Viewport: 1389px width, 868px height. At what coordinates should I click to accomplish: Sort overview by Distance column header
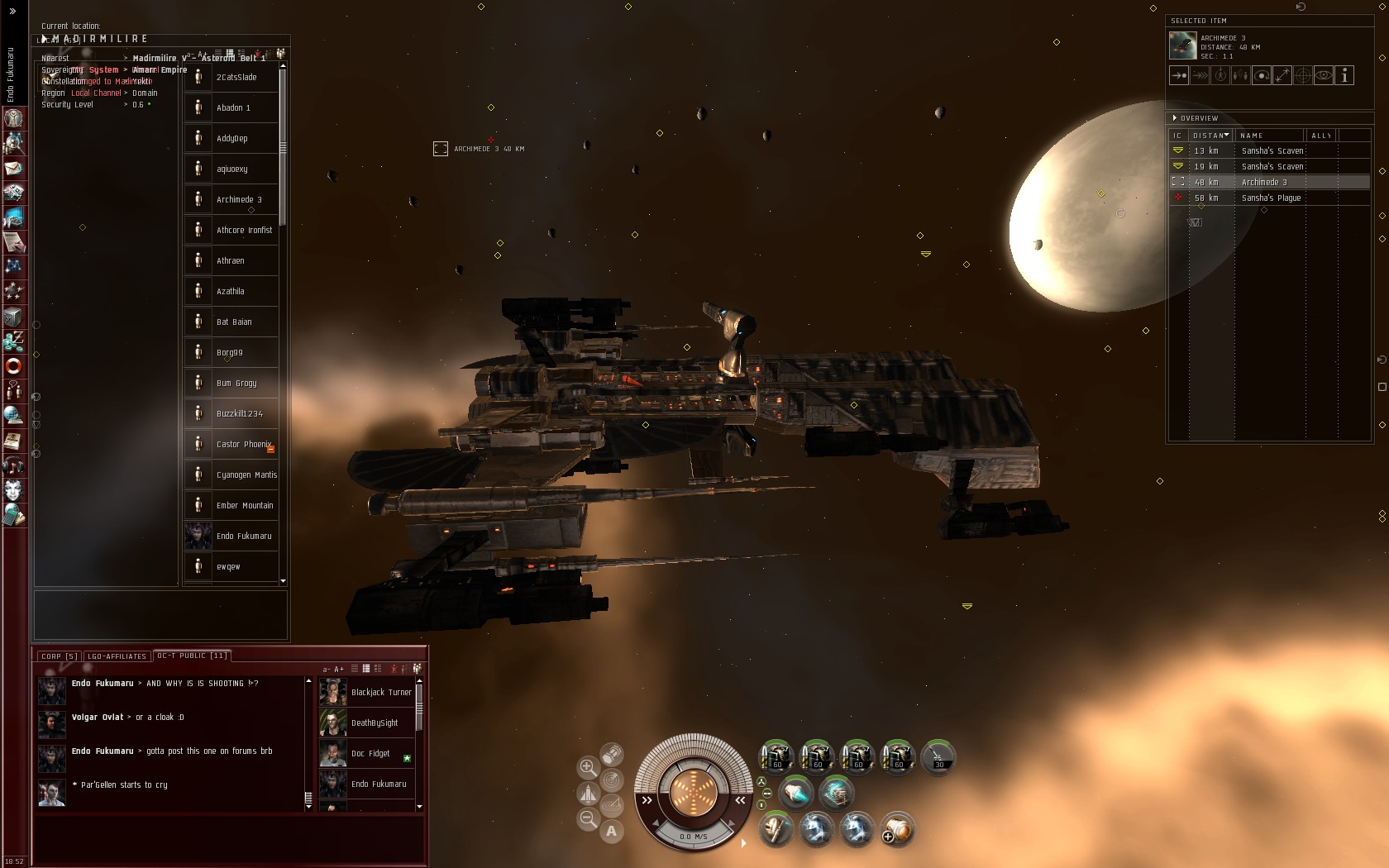click(x=1210, y=136)
